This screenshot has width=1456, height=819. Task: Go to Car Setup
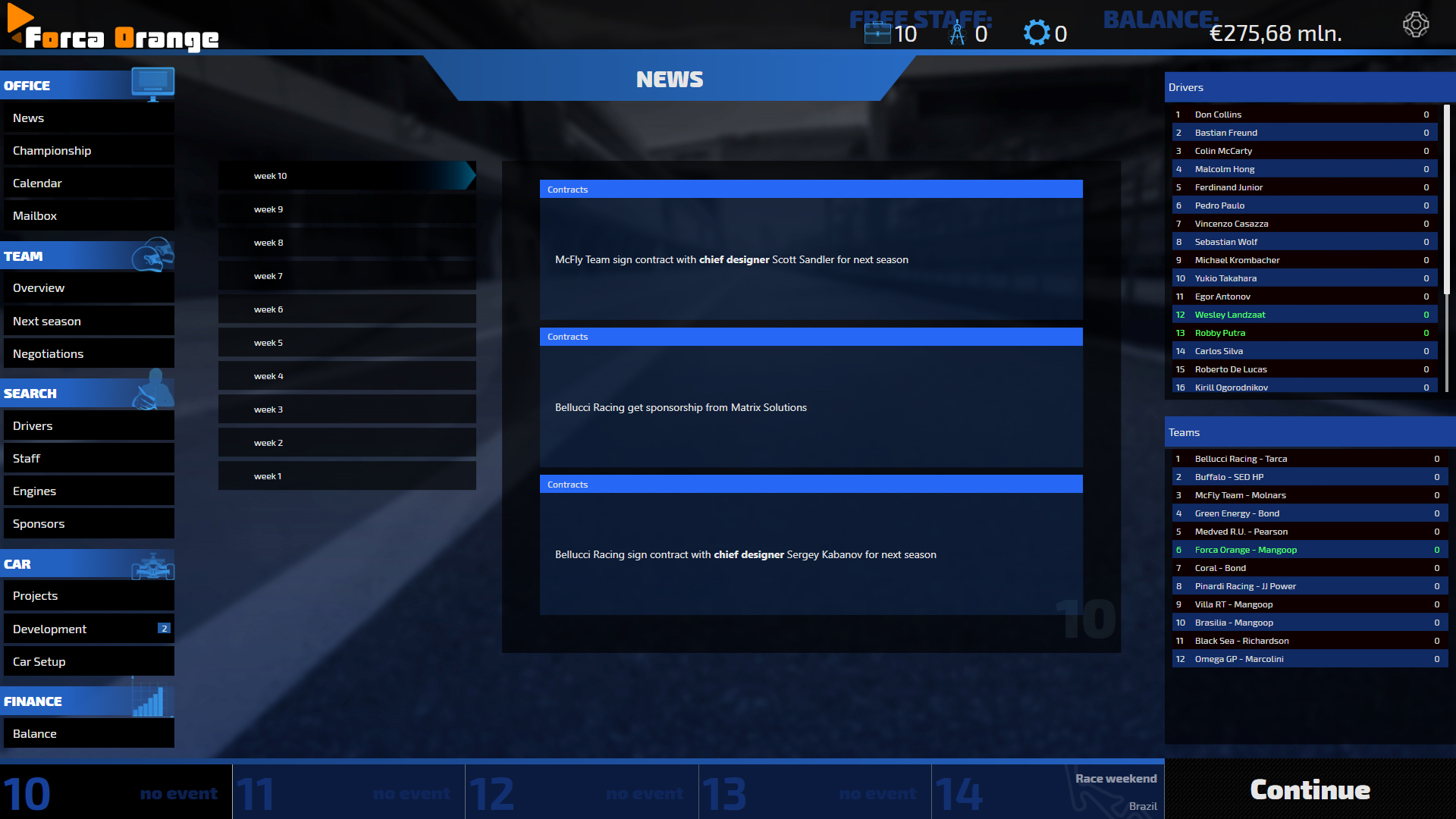88,662
